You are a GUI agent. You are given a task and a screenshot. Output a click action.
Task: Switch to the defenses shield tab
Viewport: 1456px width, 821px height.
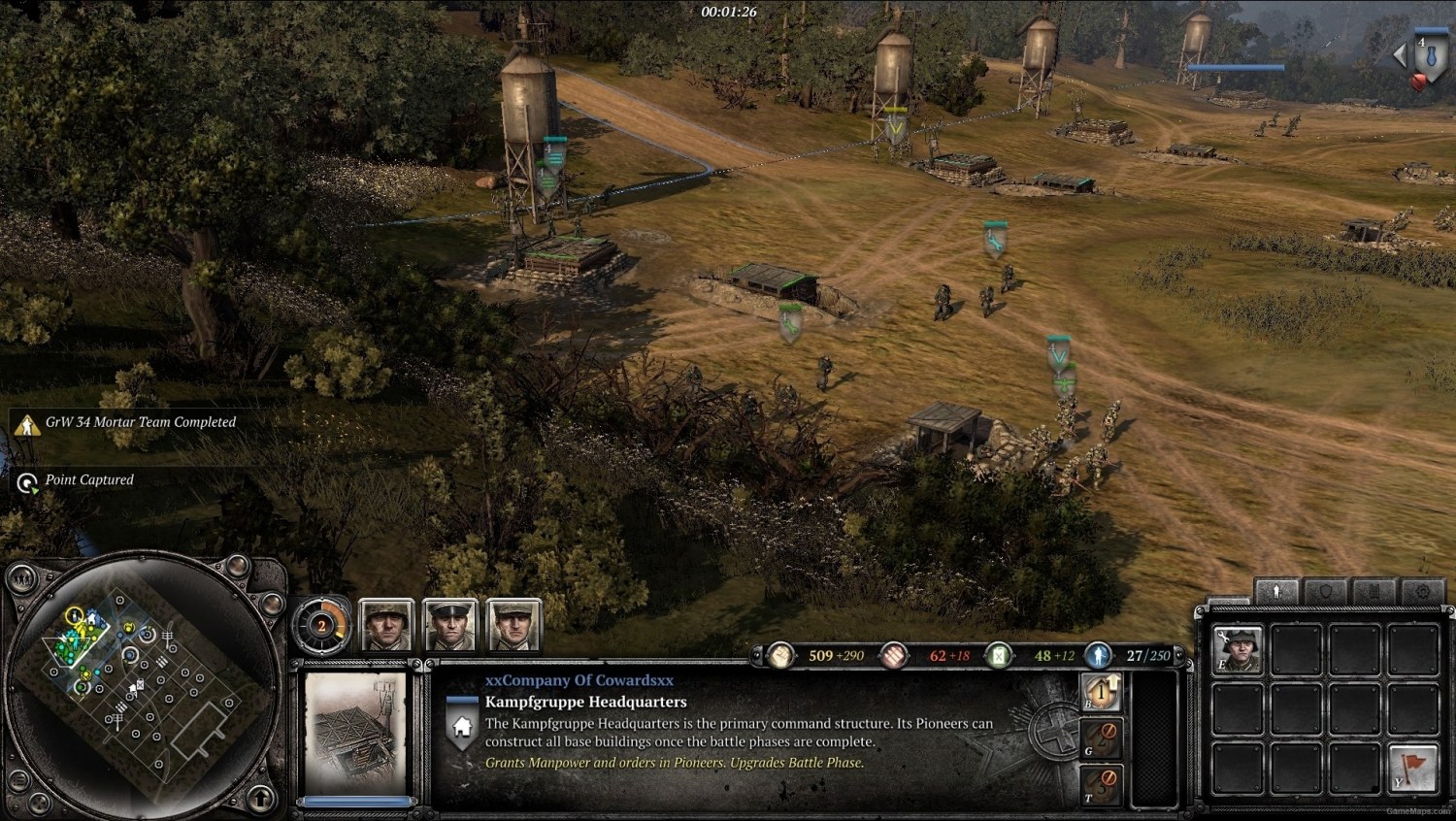(x=1326, y=590)
